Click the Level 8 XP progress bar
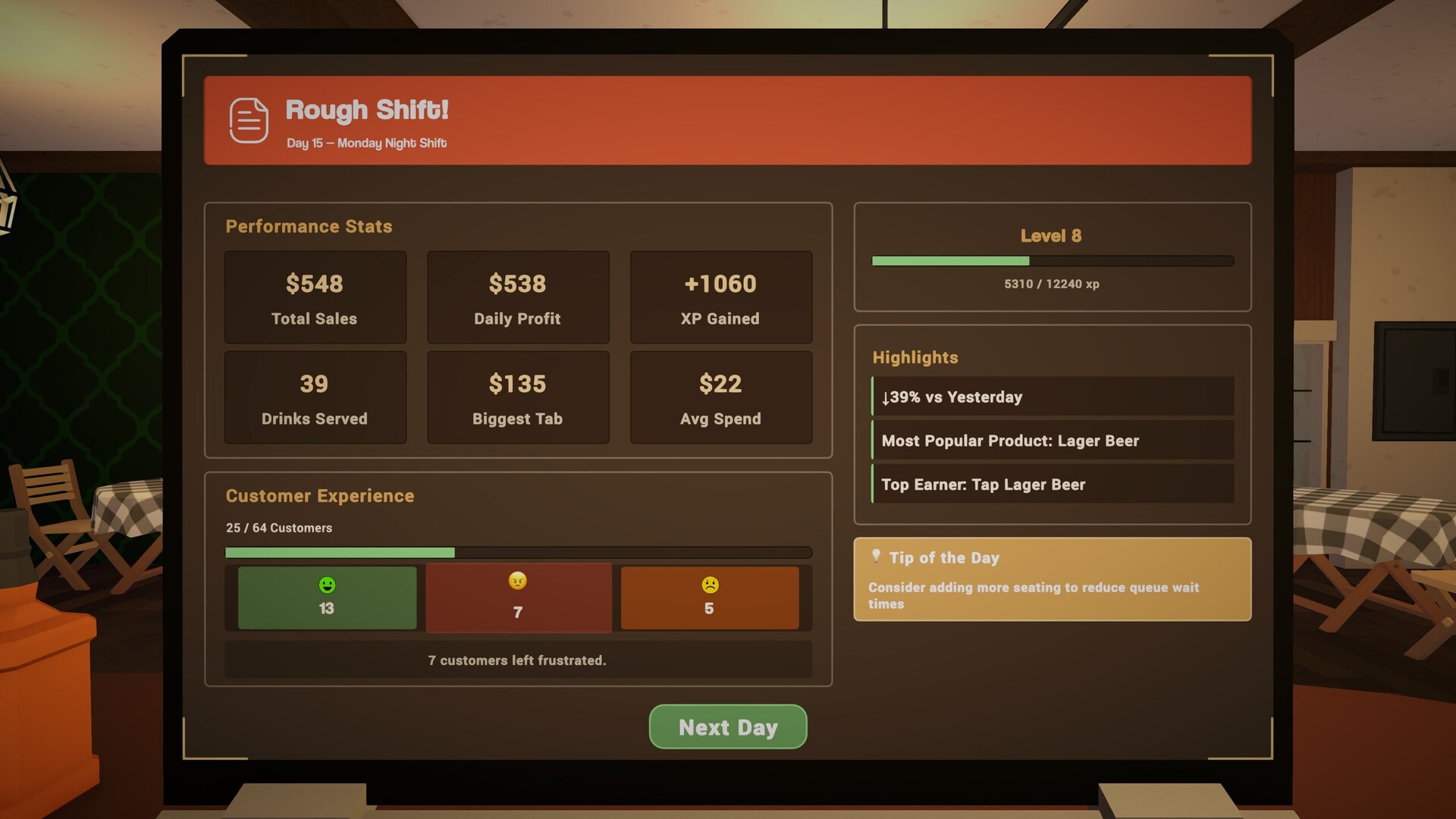Viewport: 1456px width, 819px height. click(x=1052, y=260)
